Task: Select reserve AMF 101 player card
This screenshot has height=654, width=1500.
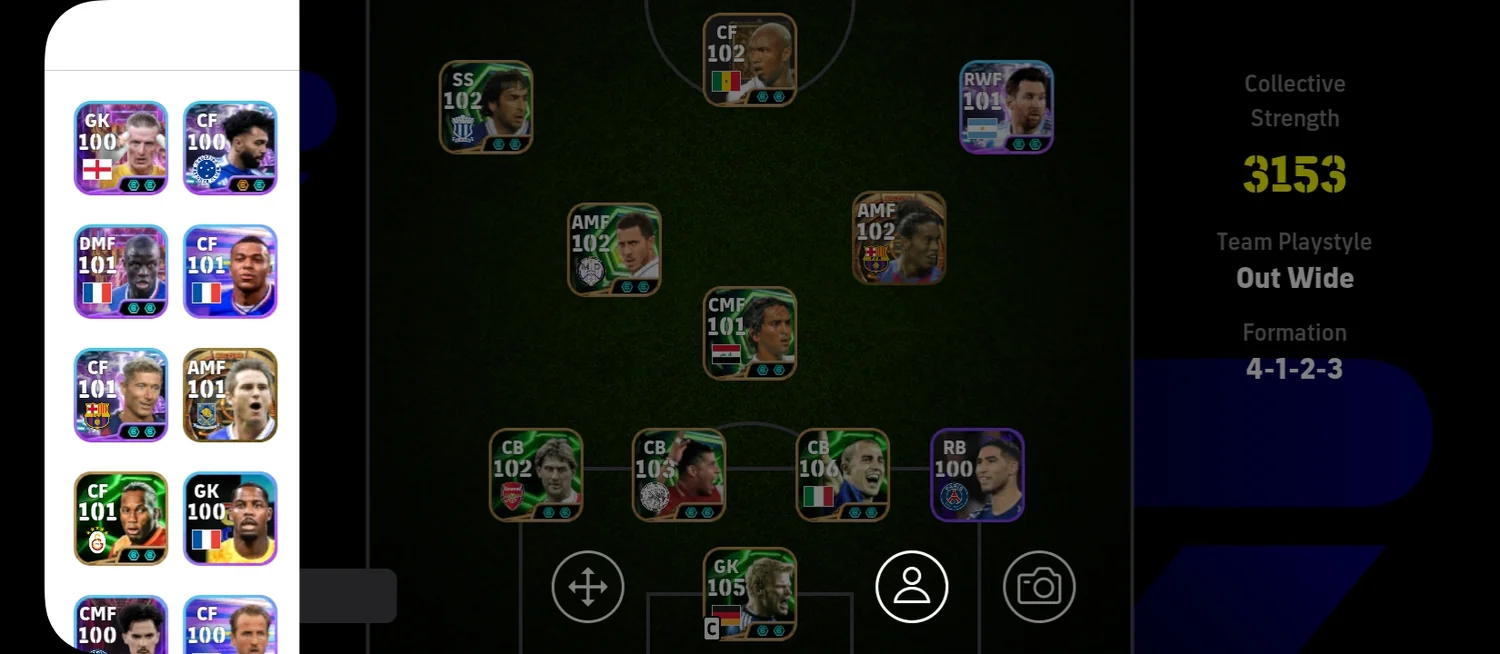Action: tap(230, 395)
